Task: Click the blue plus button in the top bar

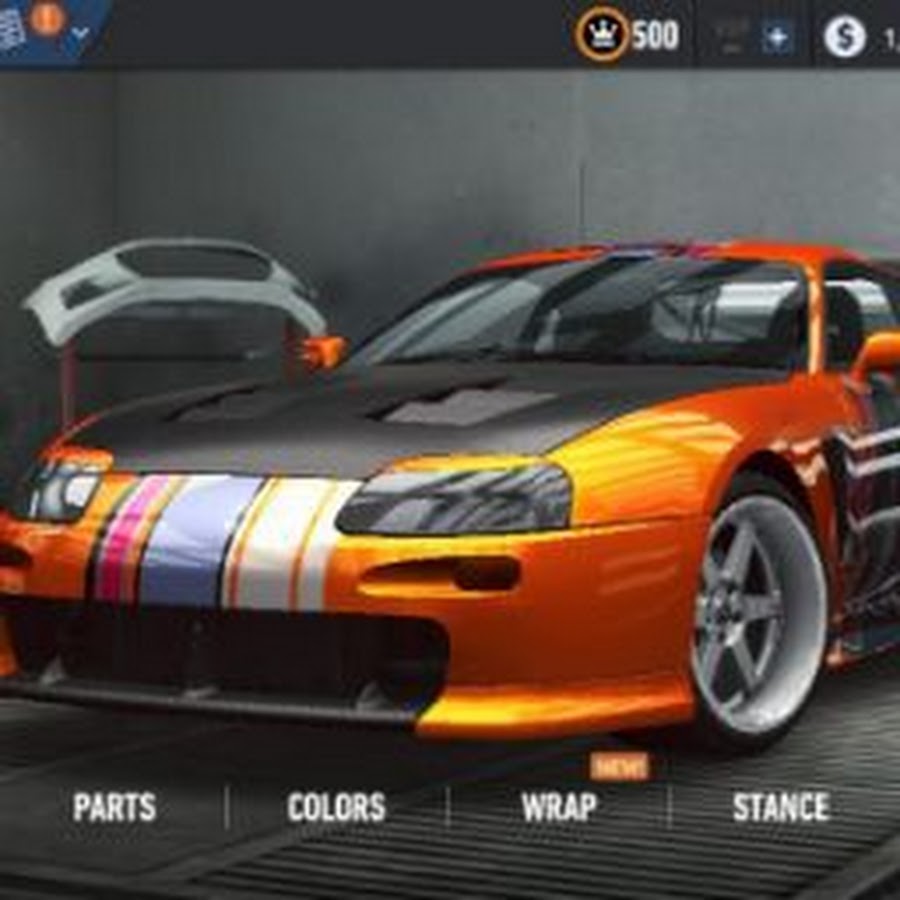Action: tap(776, 38)
